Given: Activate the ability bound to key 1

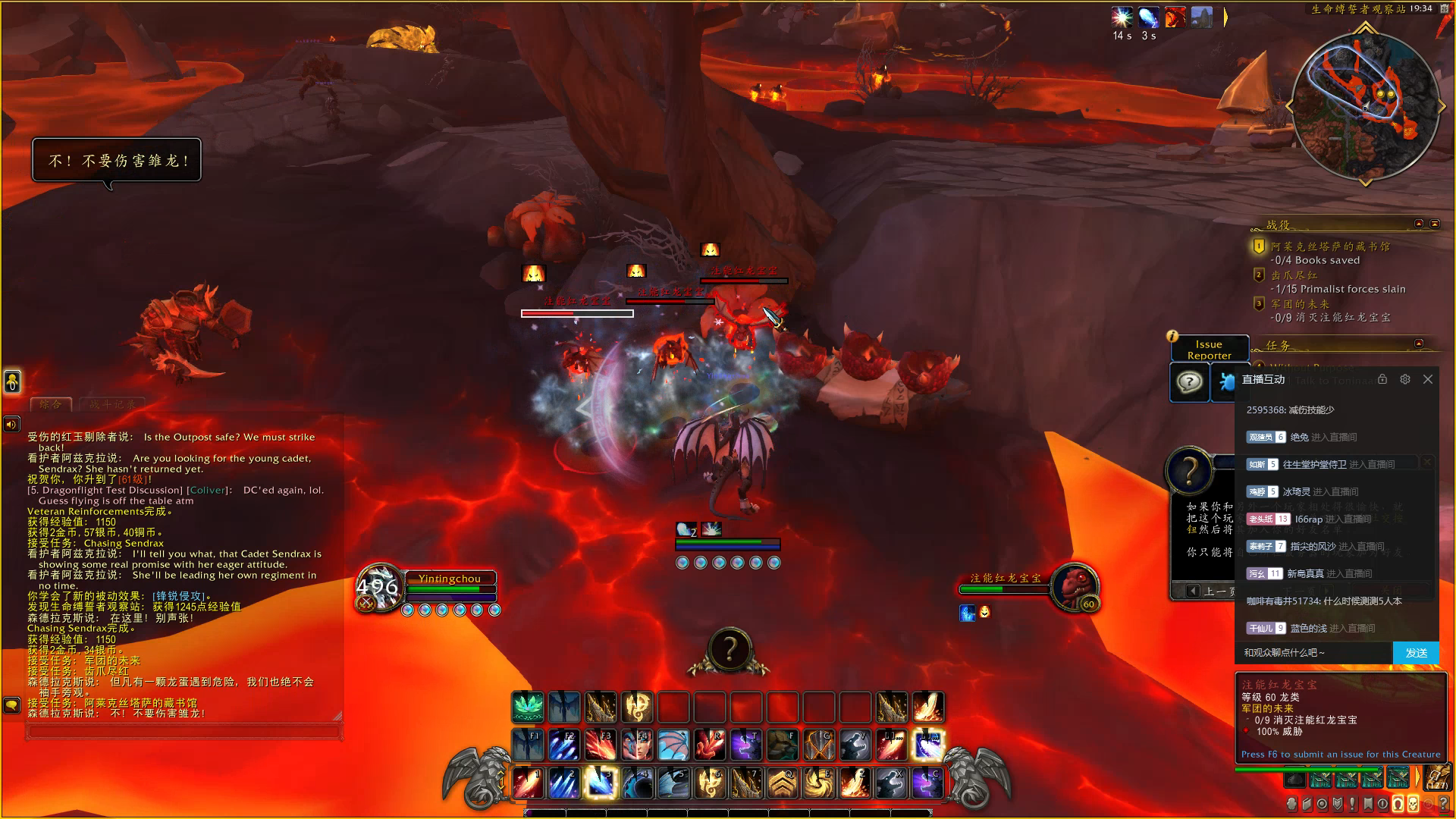Looking at the screenshot, I should (x=529, y=783).
